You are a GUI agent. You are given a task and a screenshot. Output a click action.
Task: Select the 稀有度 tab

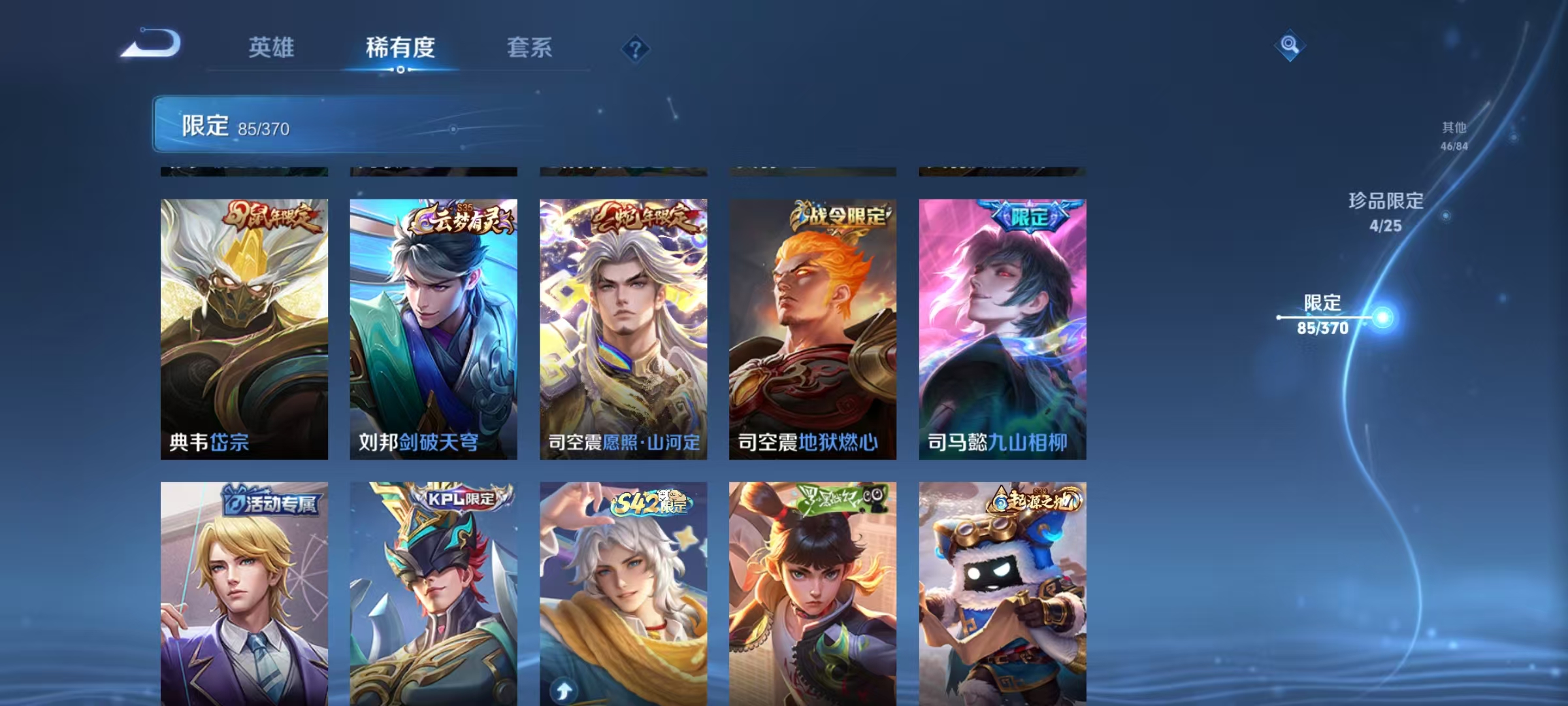click(x=400, y=48)
